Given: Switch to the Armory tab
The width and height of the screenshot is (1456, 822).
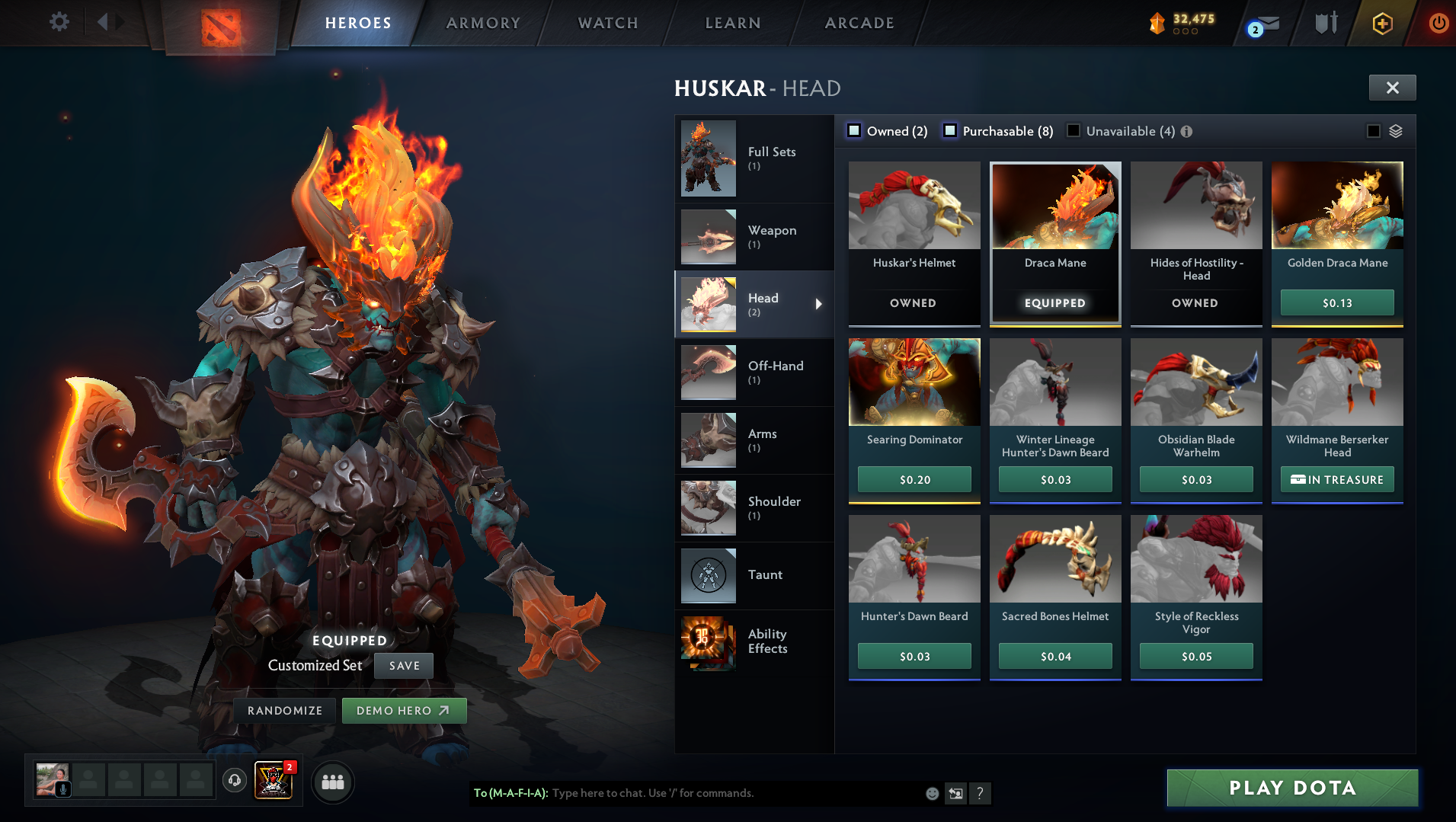Looking at the screenshot, I should click(x=483, y=23).
